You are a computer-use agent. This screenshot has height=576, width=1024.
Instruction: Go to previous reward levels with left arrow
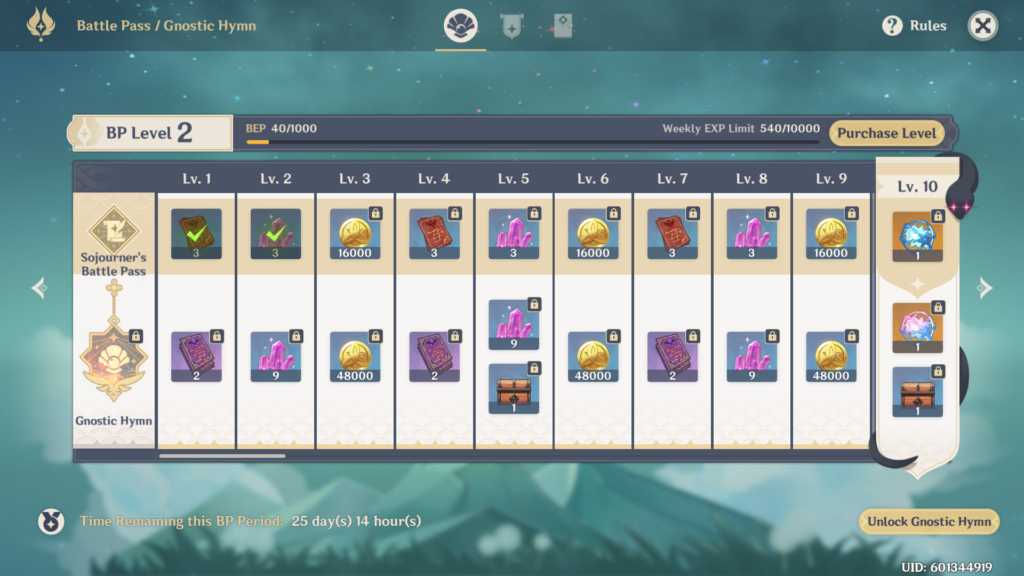pyautogui.click(x=39, y=288)
